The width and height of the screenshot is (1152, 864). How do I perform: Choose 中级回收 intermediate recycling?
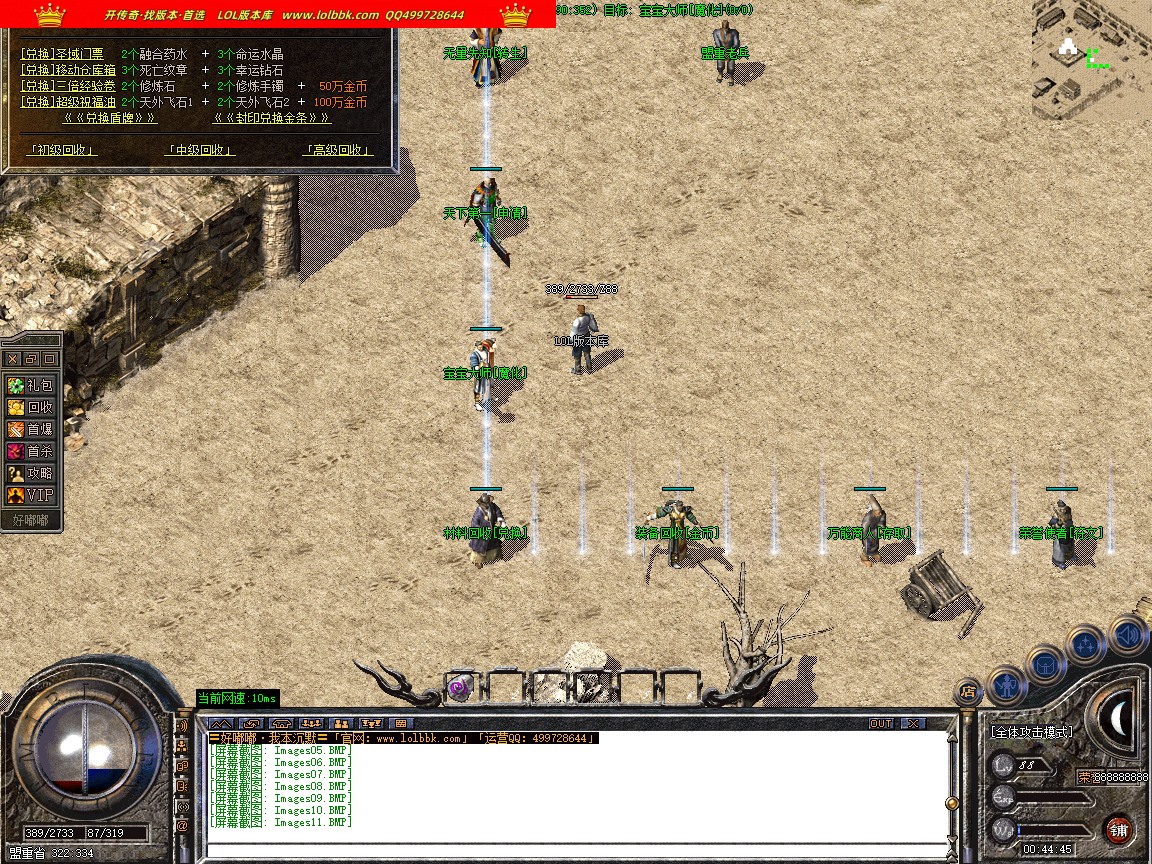(x=200, y=150)
